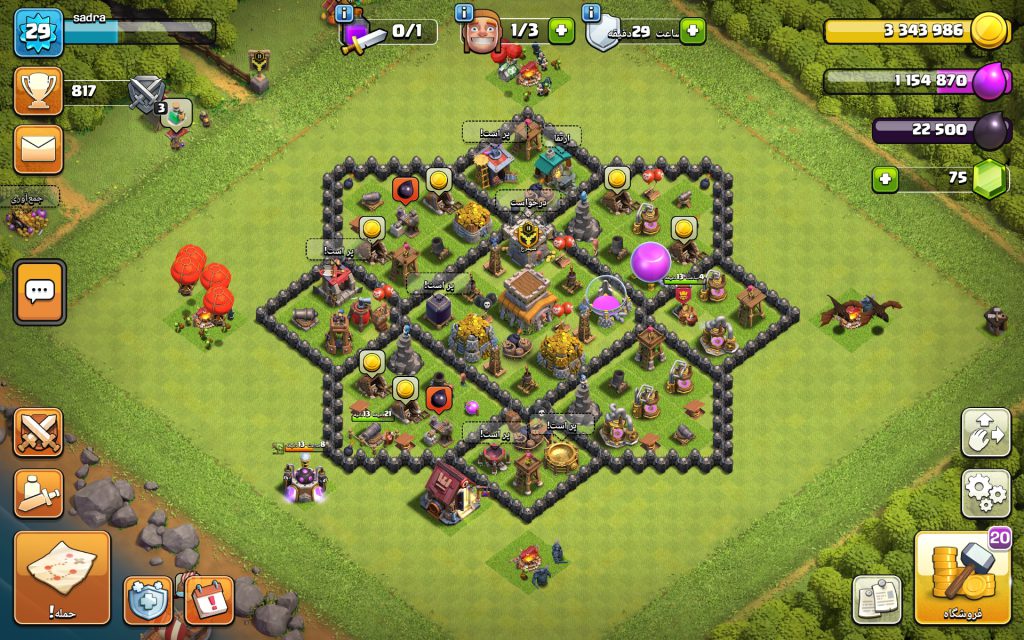This screenshot has width=1024, height=640.
Task: Open the pinned notes button
Action: click(x=877, y=599)
